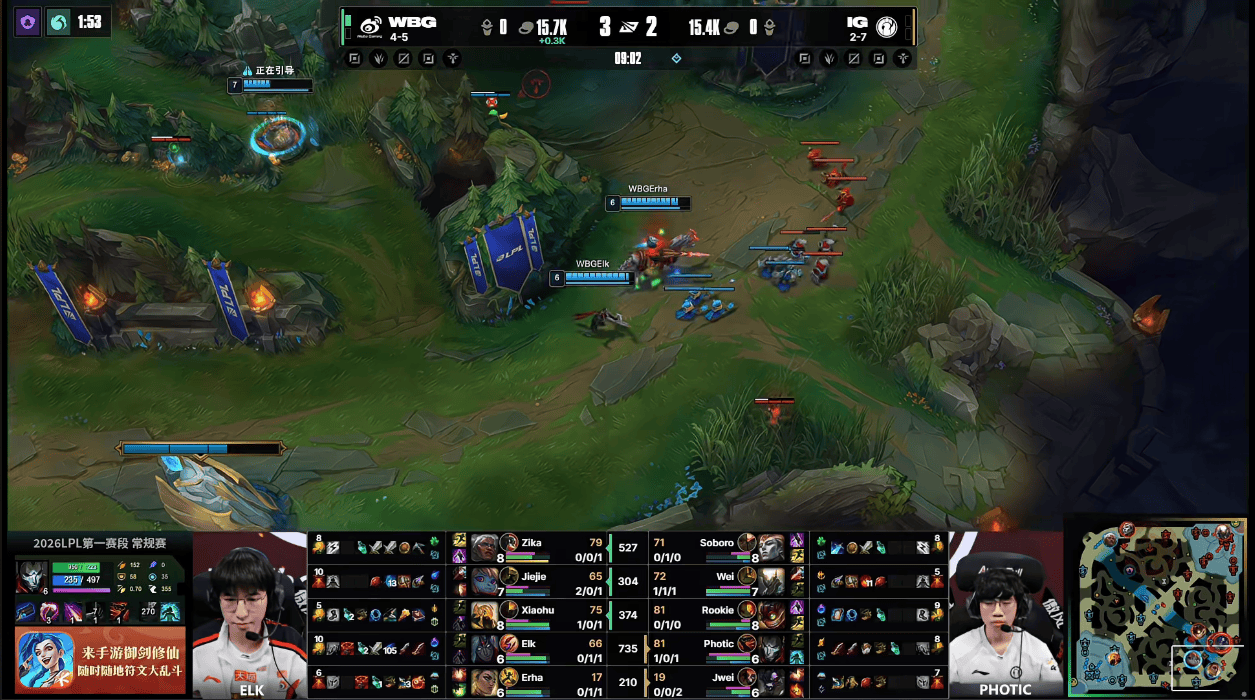The image size is (1255, 700).
Task: Choose Erha's champion portrait in the scoreboard
Action: (484, 682)
